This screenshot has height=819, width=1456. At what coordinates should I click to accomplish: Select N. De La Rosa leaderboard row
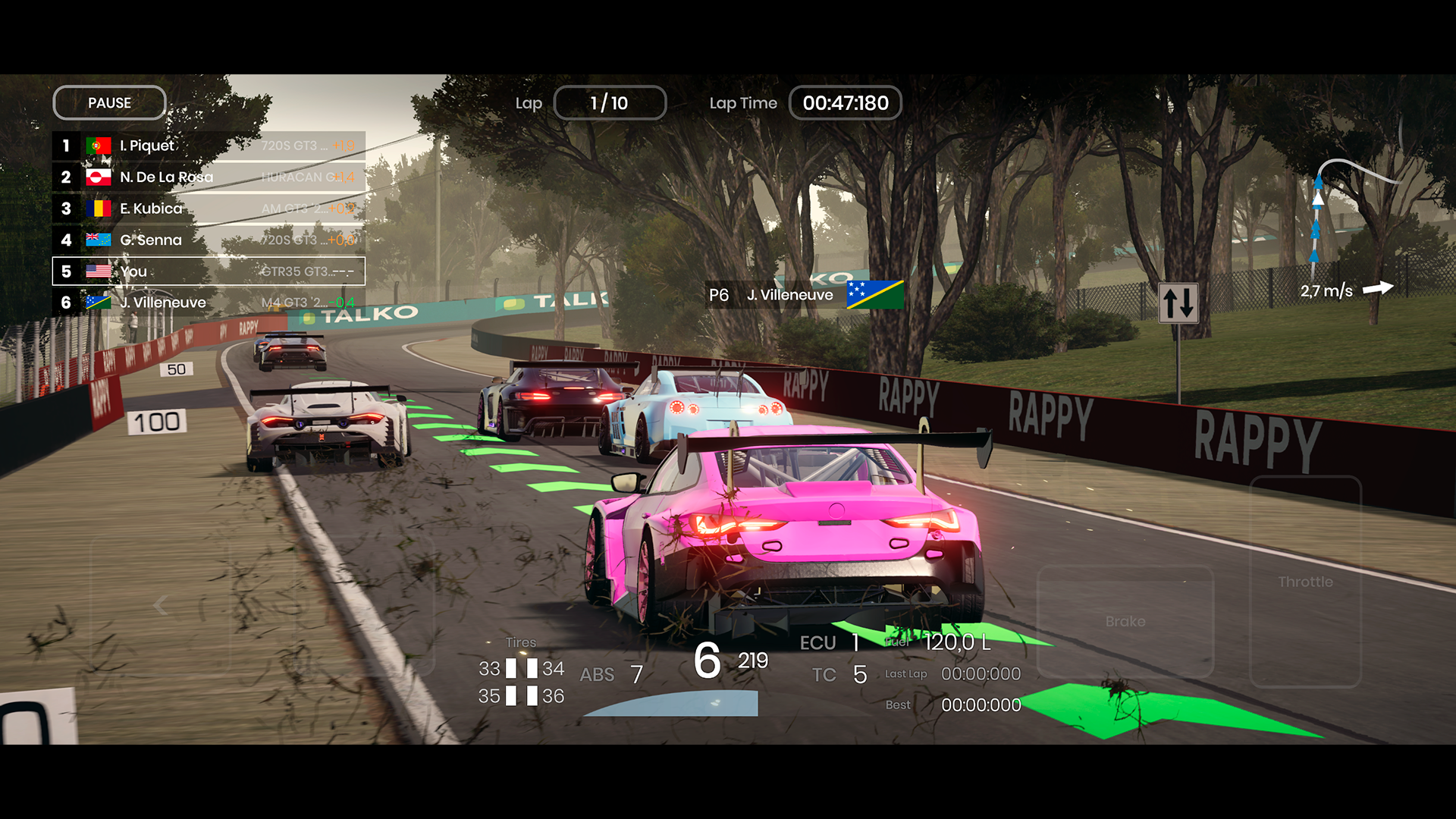click(209, 177)
